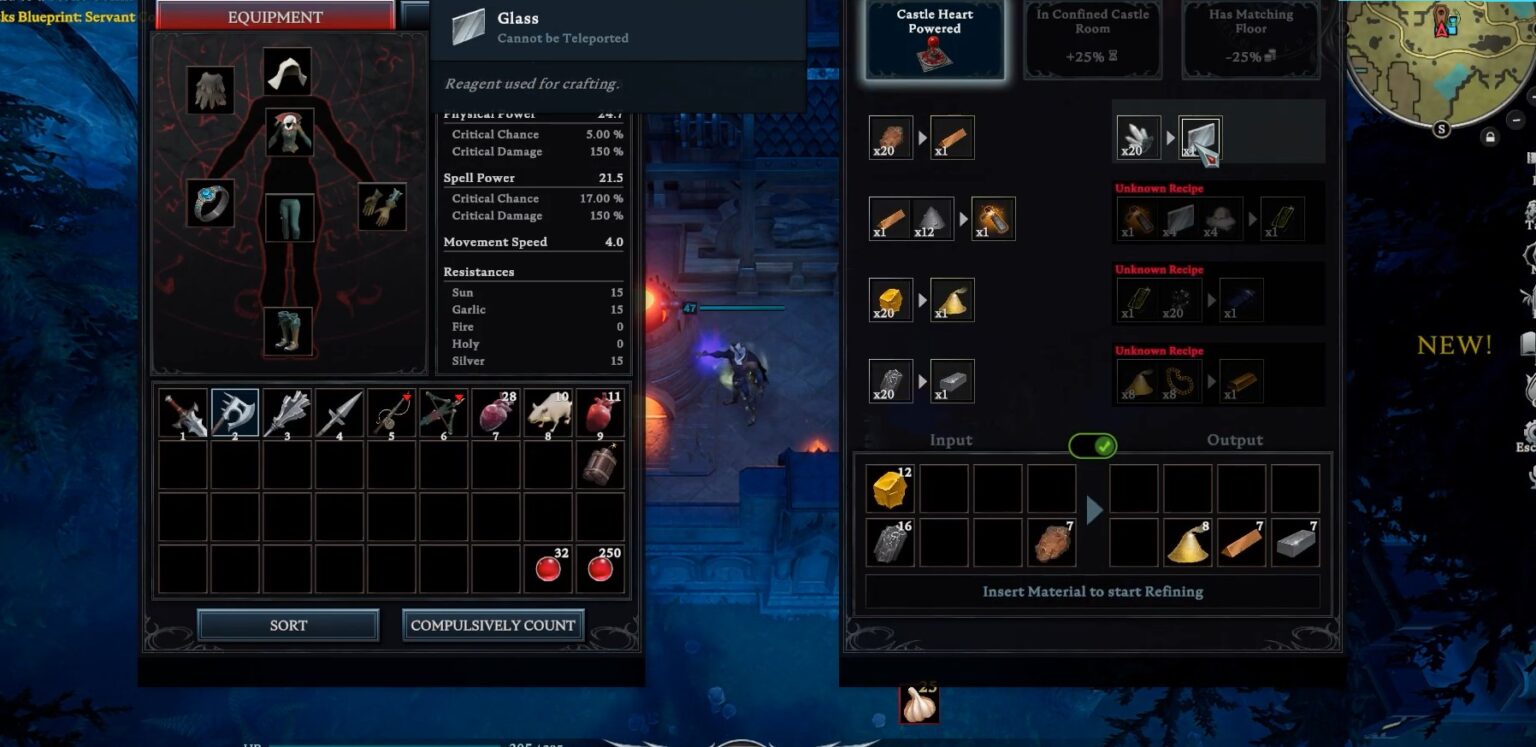1536x747 pixels.
Task: Select the stack of 250 blood essence
Action: (x=600, y=566)
